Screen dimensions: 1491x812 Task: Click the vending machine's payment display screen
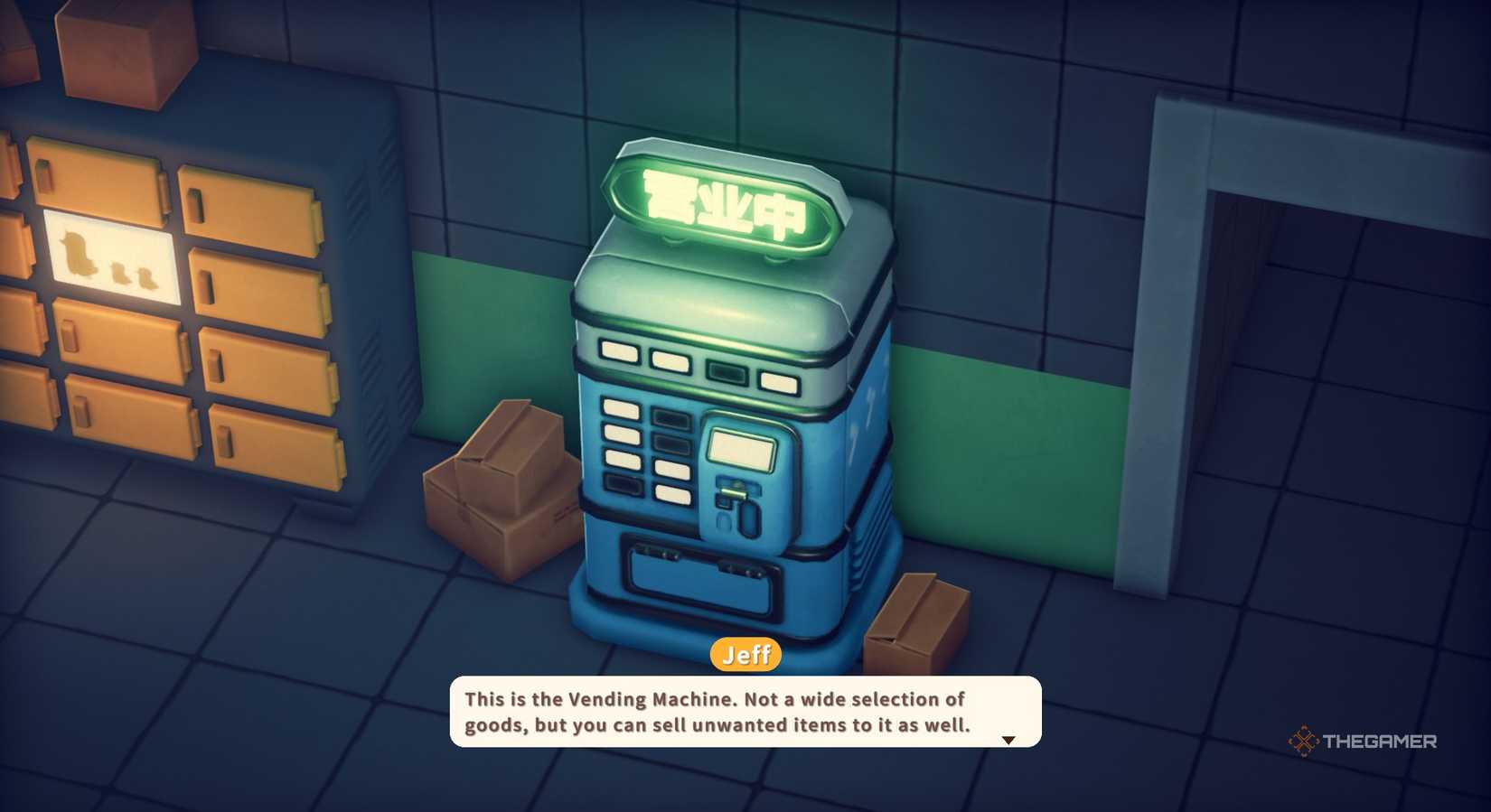pyautogui.click(x=743, y=450)
